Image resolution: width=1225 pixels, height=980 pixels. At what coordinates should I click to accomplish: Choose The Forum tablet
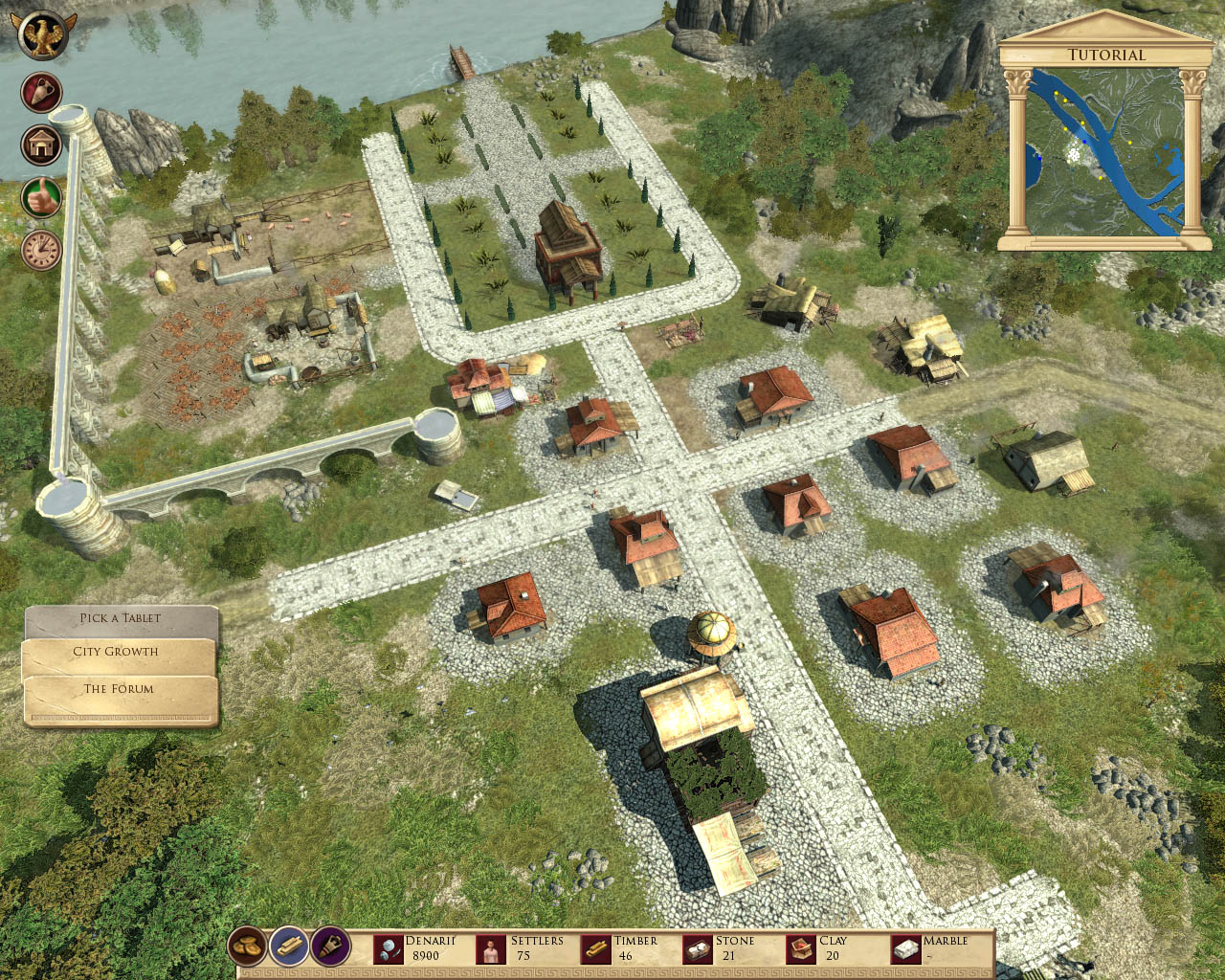[119, 689]
